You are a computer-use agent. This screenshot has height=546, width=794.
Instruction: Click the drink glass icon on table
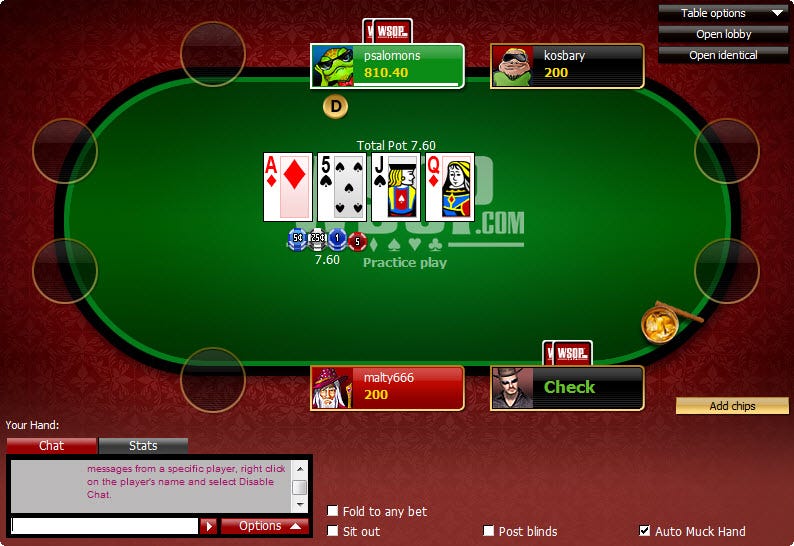pyautogui.click(x=661, y=323)
